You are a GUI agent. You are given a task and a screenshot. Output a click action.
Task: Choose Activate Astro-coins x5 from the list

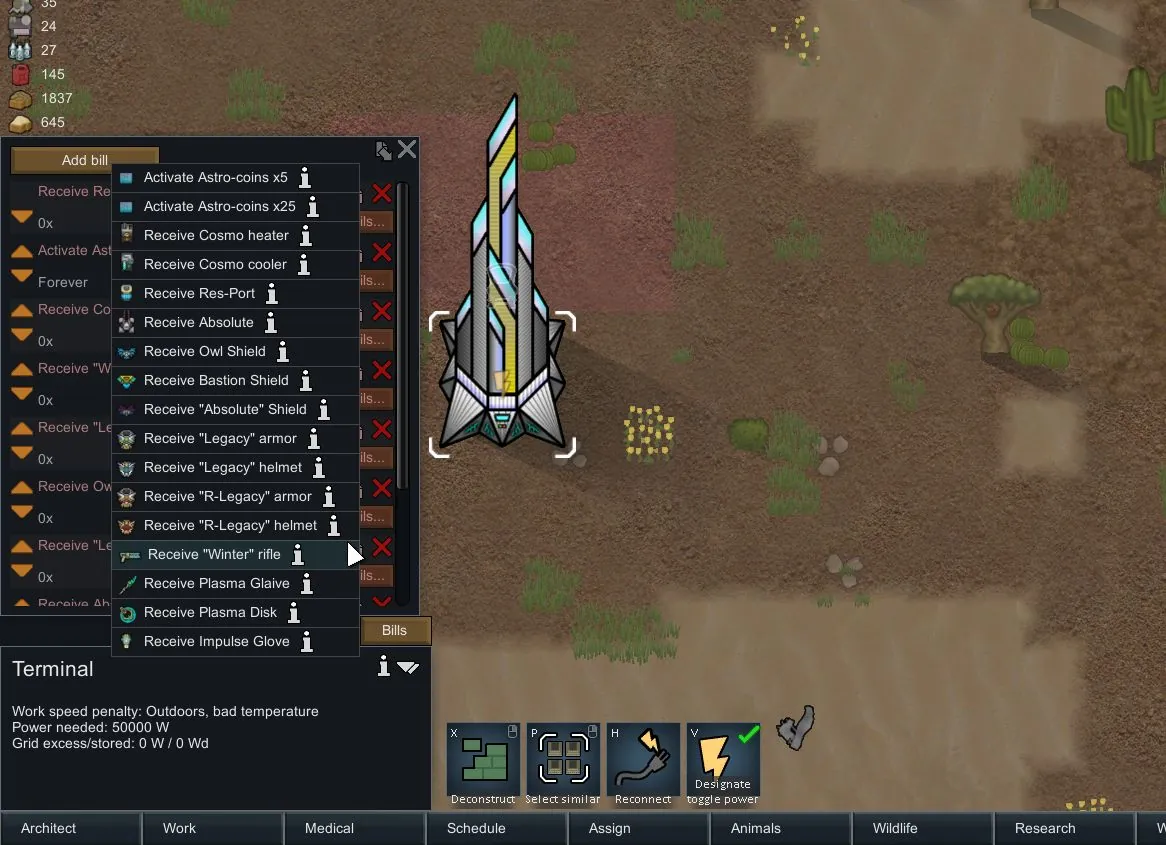[x=215, y=178]
